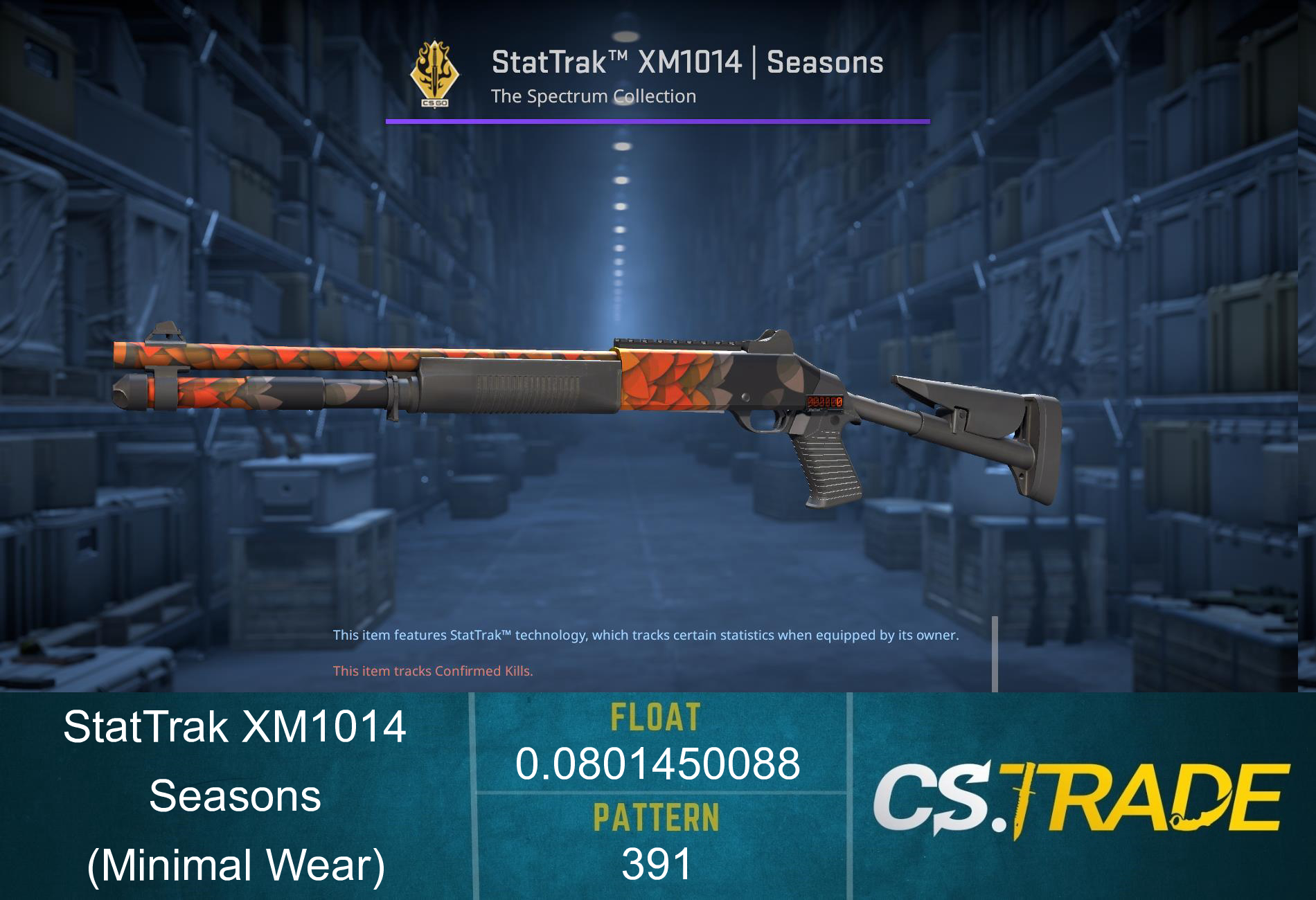The width and height of the screenshot is (1316, 900).
Task: Expand the pattern 391 details
Action: tap(657, 862)
